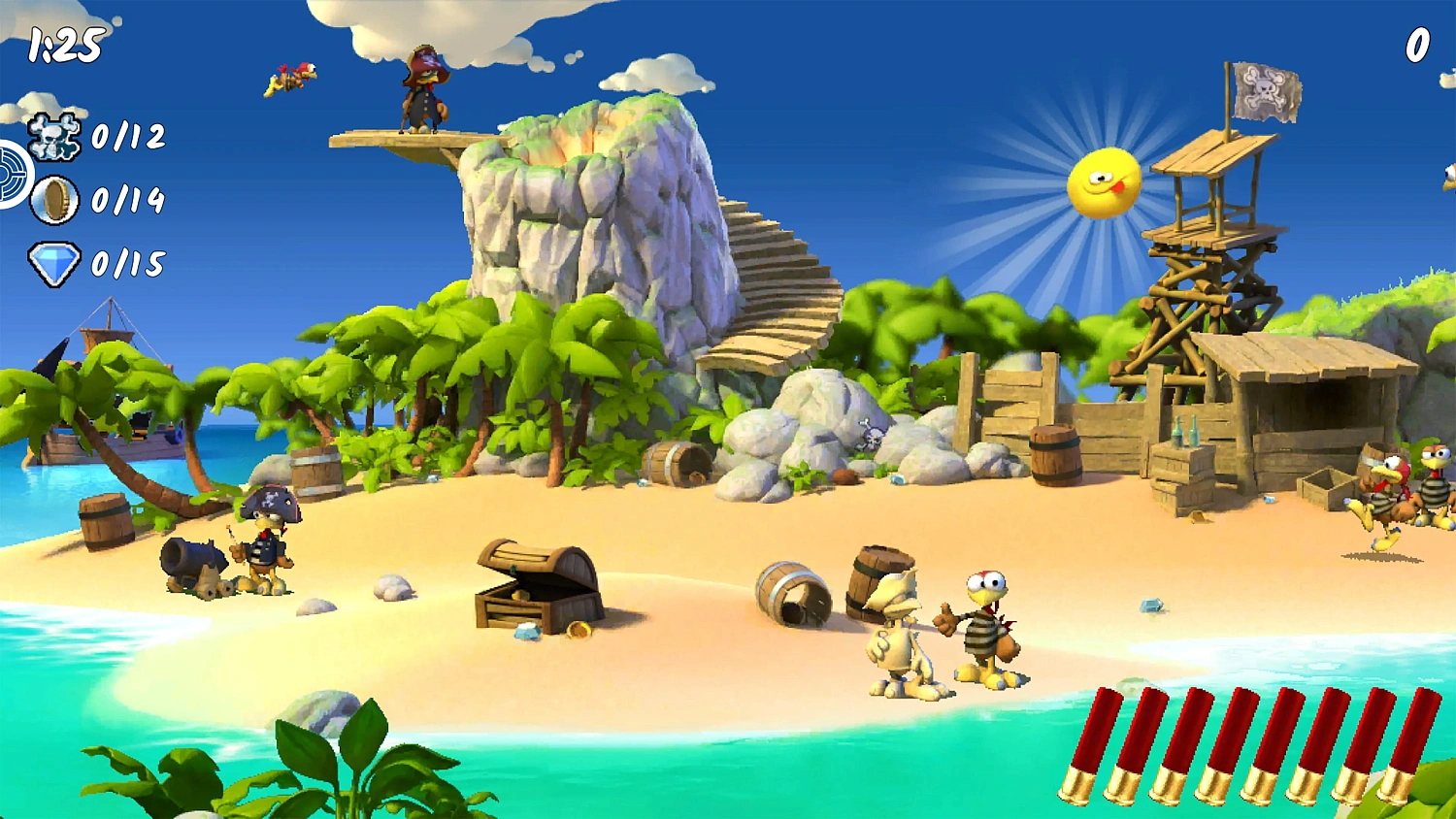This screenshot has width=1456, height=819.
Task: Click the gold coin counter icon
Action: click(x=55, y=201)
